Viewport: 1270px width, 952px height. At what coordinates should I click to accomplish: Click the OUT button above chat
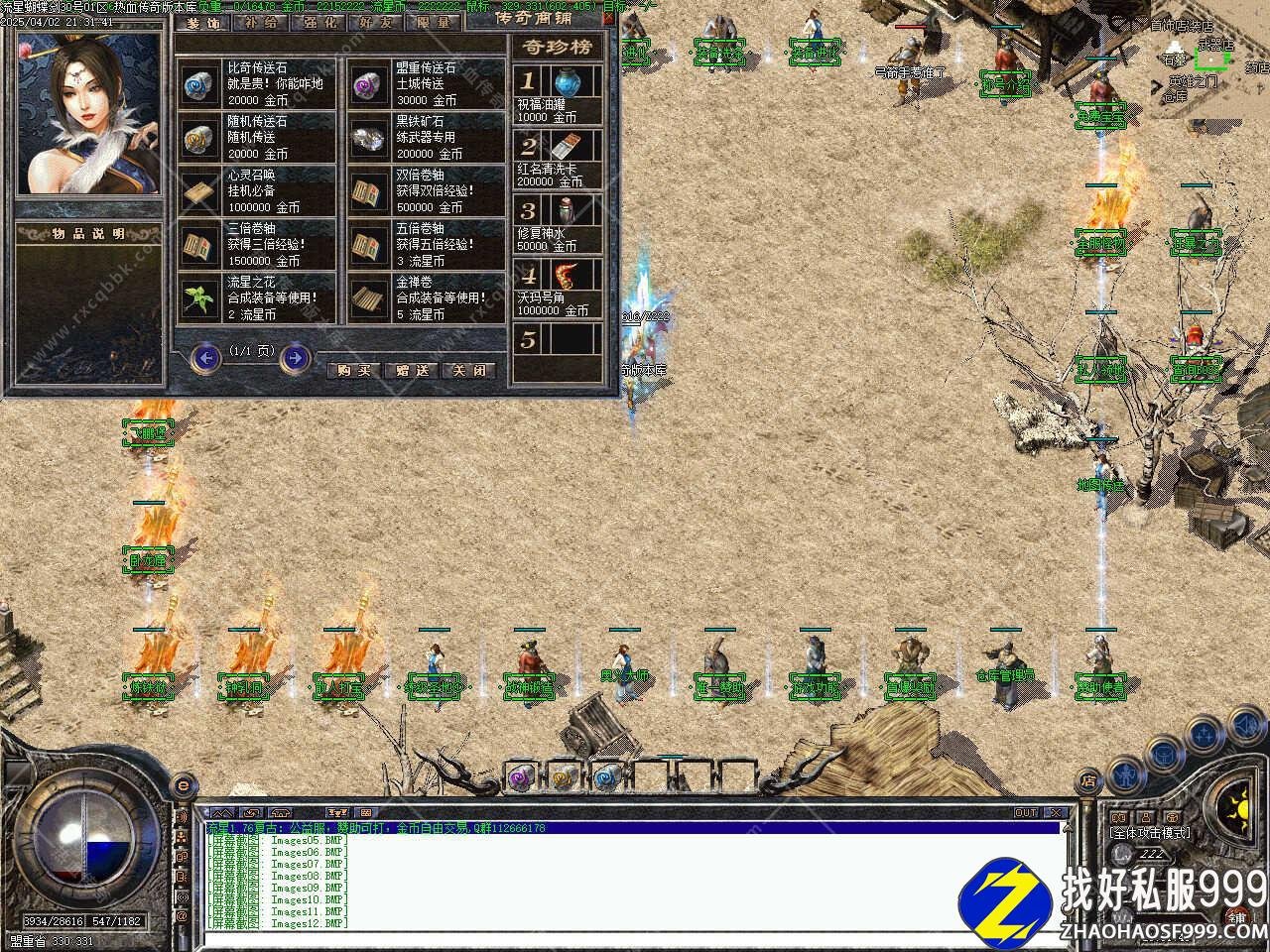(x=1026, y=813)
